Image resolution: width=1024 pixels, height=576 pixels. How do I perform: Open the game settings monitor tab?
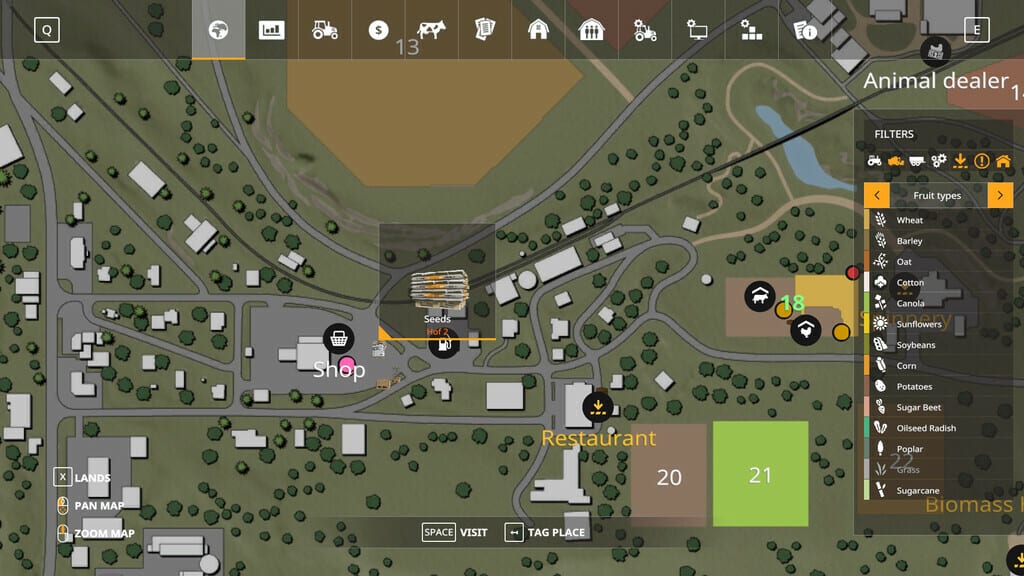click(697, 30)
